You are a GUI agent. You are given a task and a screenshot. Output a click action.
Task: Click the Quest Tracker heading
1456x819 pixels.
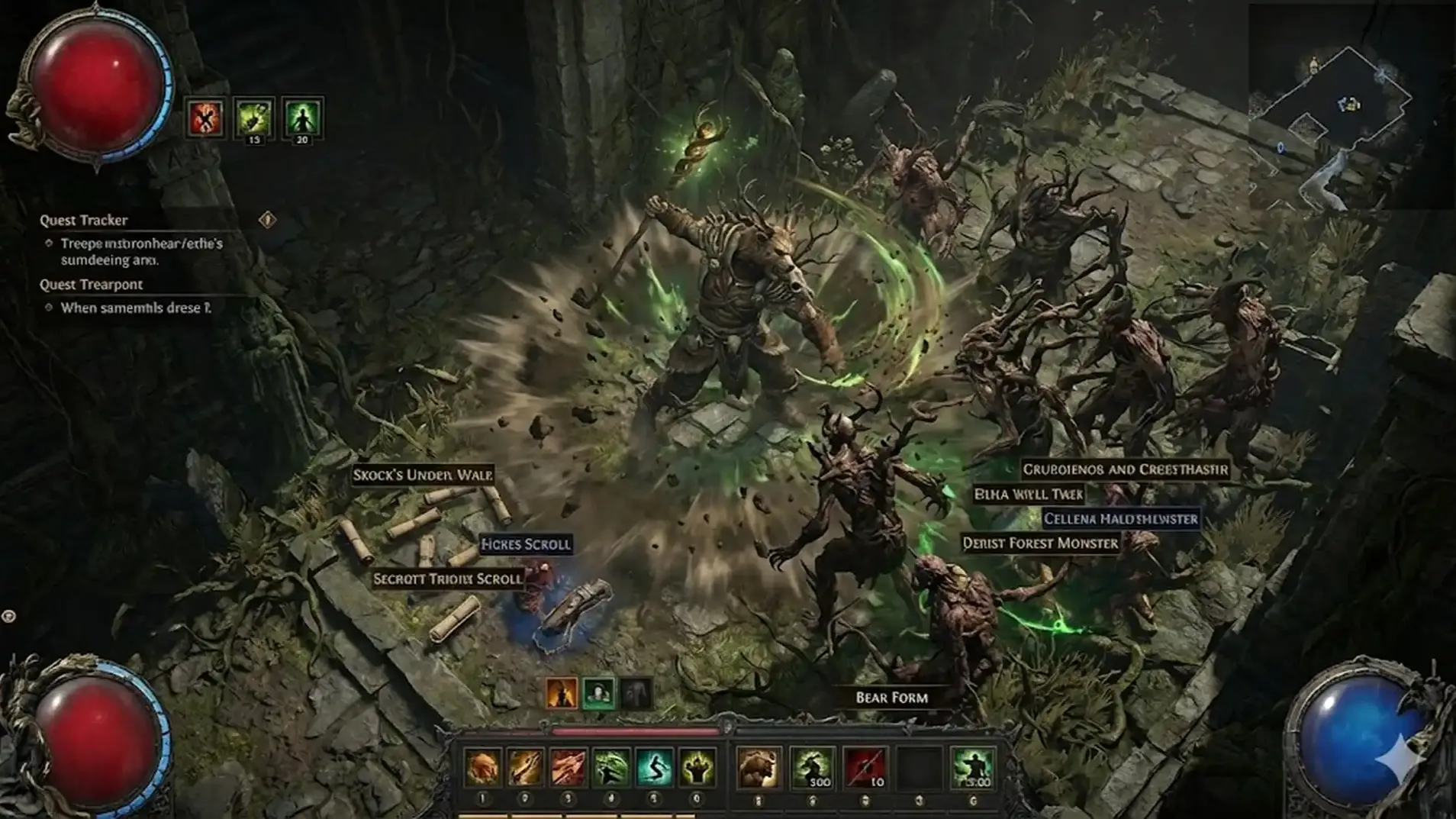(x=84, y=221)
